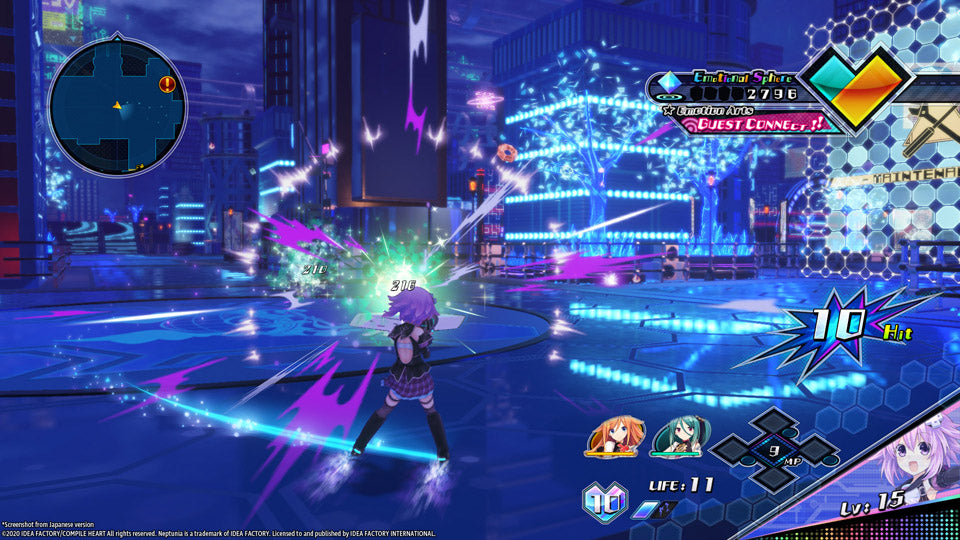This screenshot has height=540, width=960.
Task: Click the shield icon showing 10
Action: (605, 500)
